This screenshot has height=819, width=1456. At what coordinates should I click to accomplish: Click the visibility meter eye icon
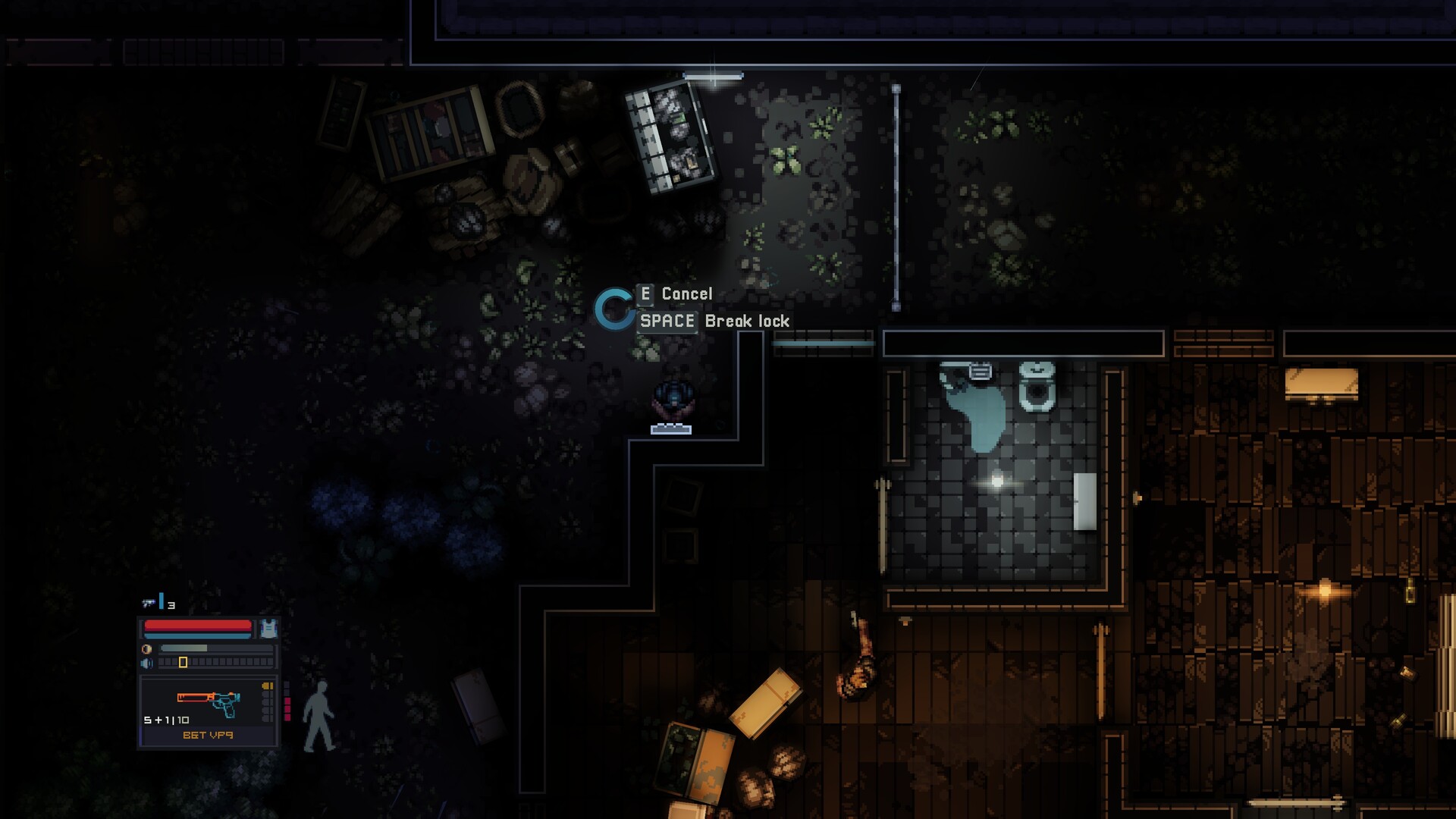(146, 649)
